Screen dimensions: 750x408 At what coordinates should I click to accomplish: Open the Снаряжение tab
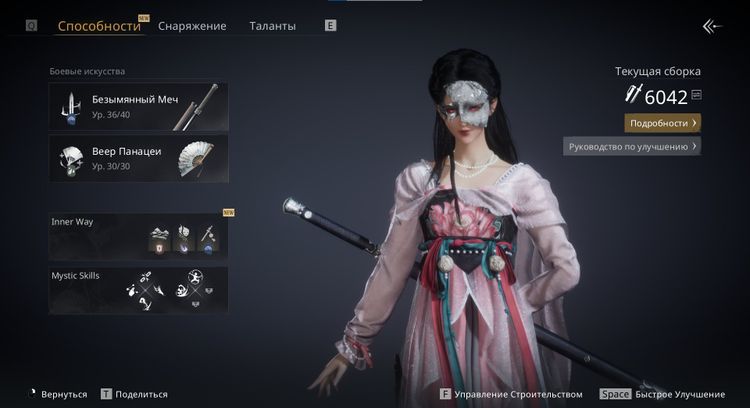pos(194,26)
